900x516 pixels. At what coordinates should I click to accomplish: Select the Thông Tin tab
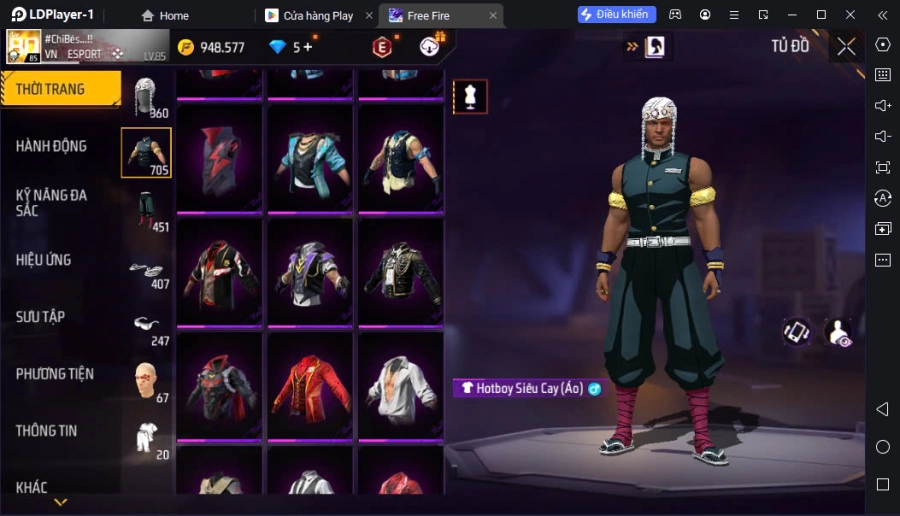pyautogui.click(x=47, y=431)
